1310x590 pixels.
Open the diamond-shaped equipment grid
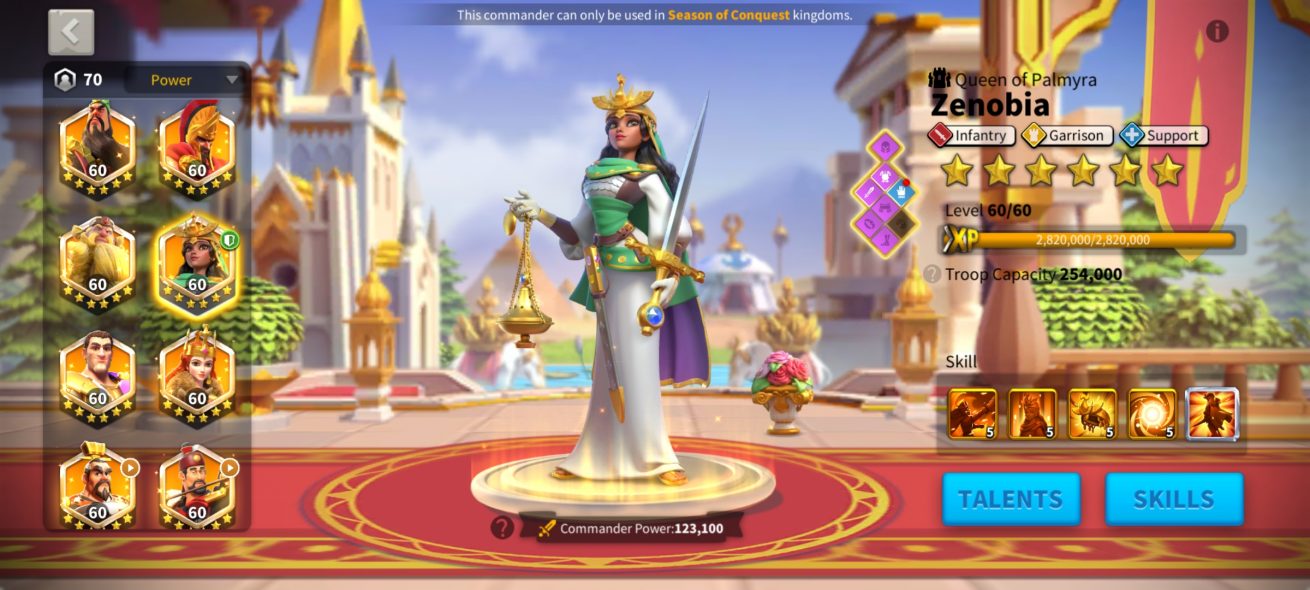(884, 193)
